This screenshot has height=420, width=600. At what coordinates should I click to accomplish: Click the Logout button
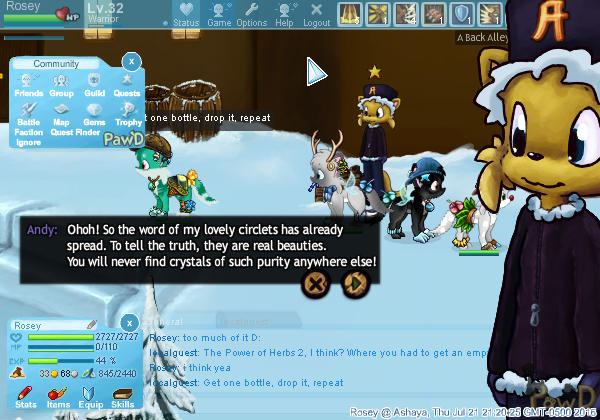(x=316, y=13)
